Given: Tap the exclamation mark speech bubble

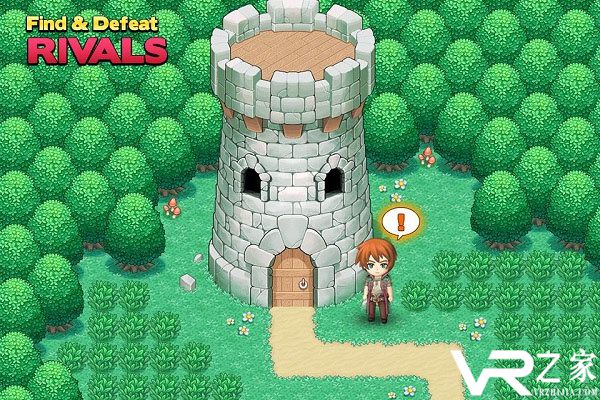Looking at the screenshot, I should pos(398,222).
